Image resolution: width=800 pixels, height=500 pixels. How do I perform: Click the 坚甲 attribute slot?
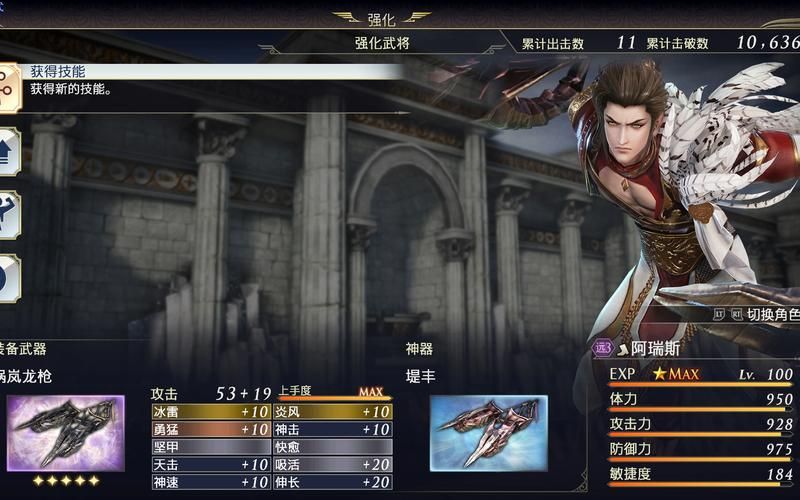(210, 447)
